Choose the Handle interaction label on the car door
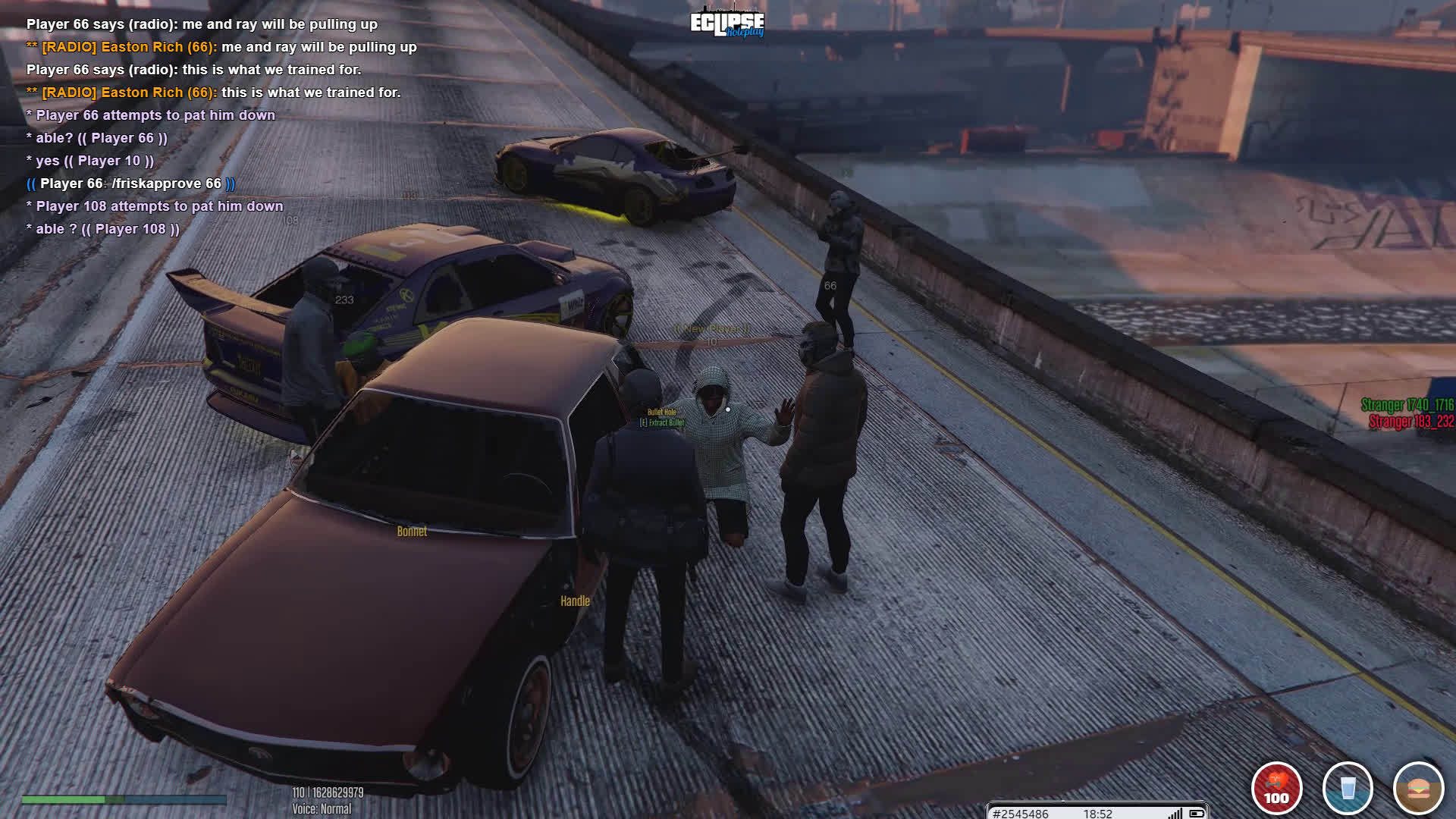Viewport: 1456px width, 819px height. (x=575, y=601)
